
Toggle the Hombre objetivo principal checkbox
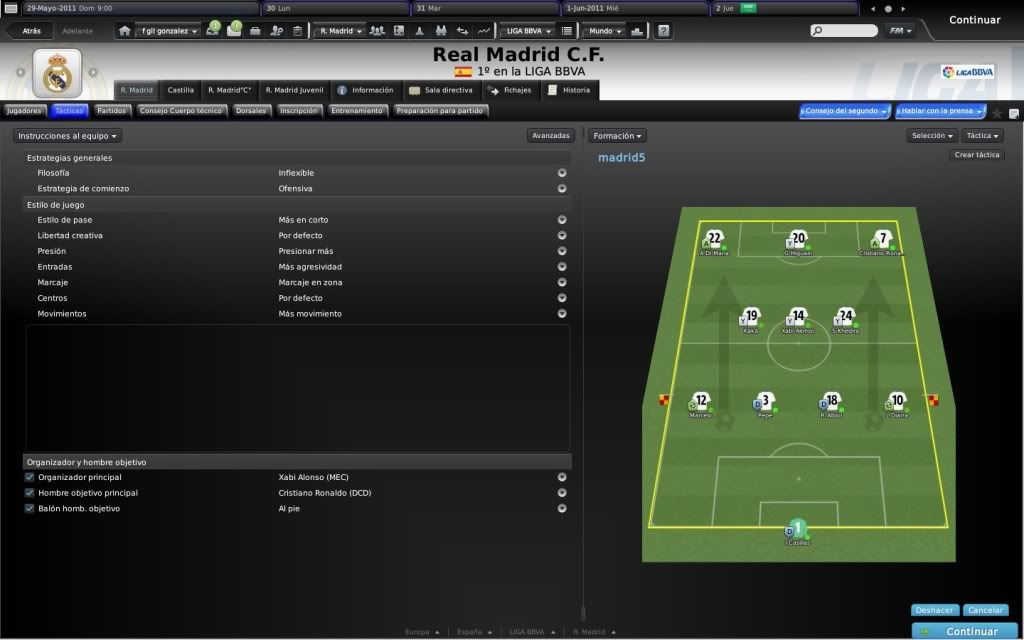click(x=30, y=493)
